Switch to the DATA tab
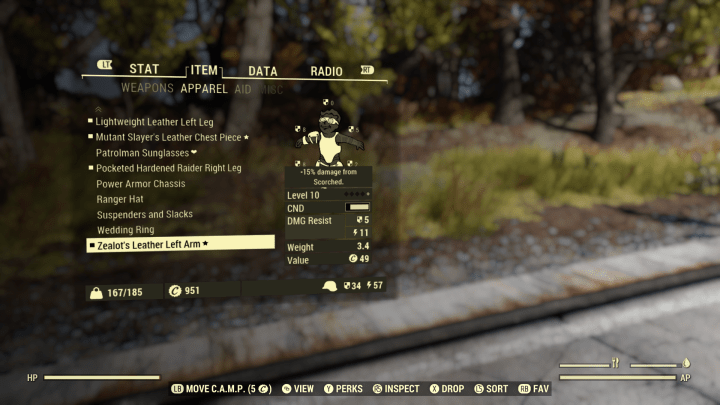 [x=263, y=71]
